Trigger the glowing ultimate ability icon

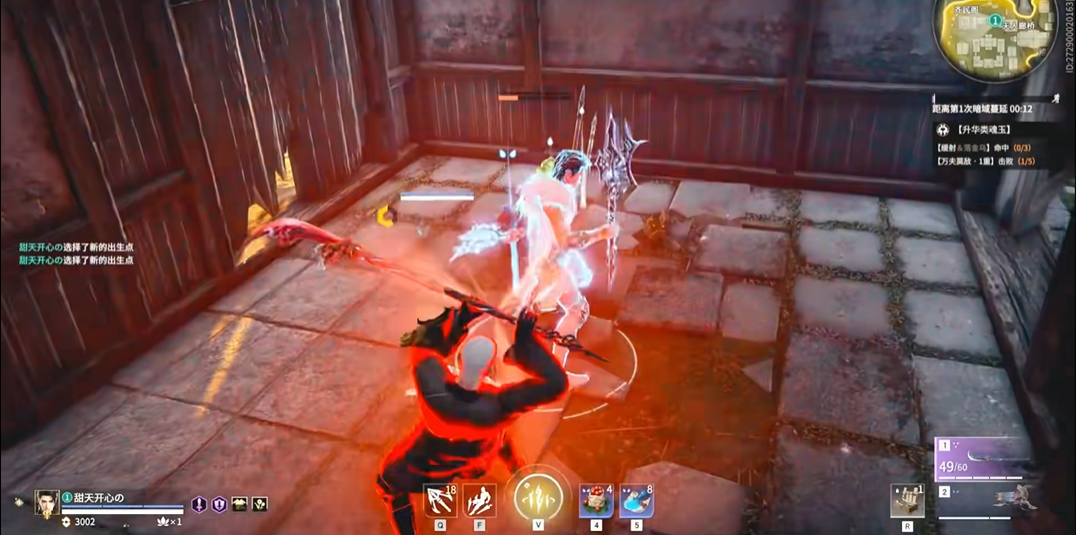[538, 495]
